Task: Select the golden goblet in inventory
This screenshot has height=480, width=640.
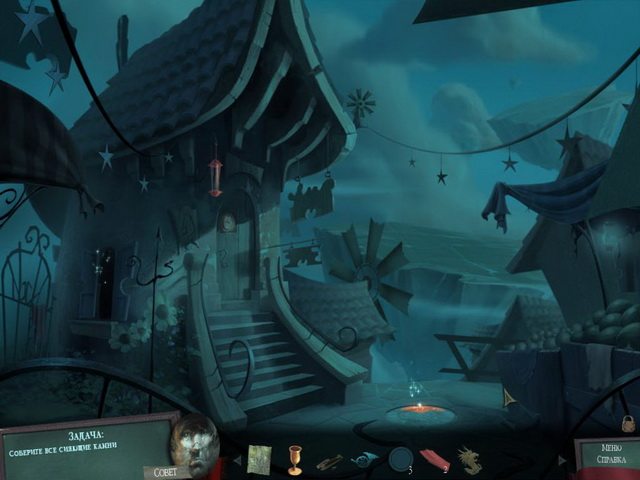Action: click(x=295, y=458)
